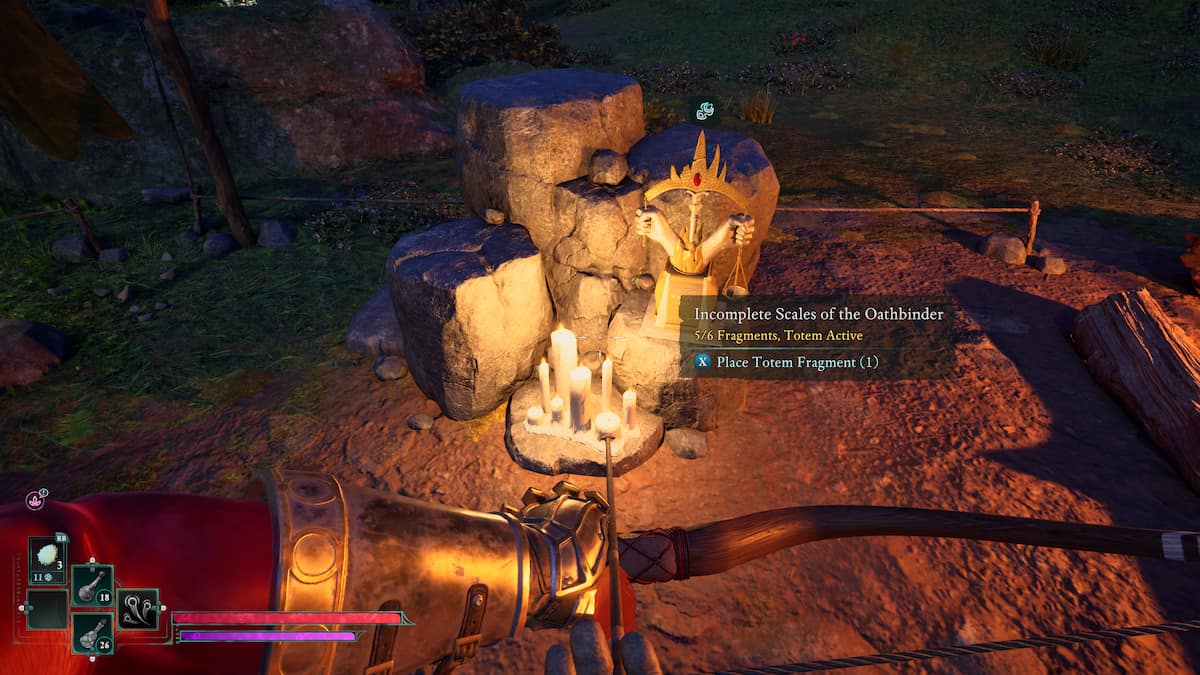
Task: Select the white fluffy item slot
Action: pos(47,556)
